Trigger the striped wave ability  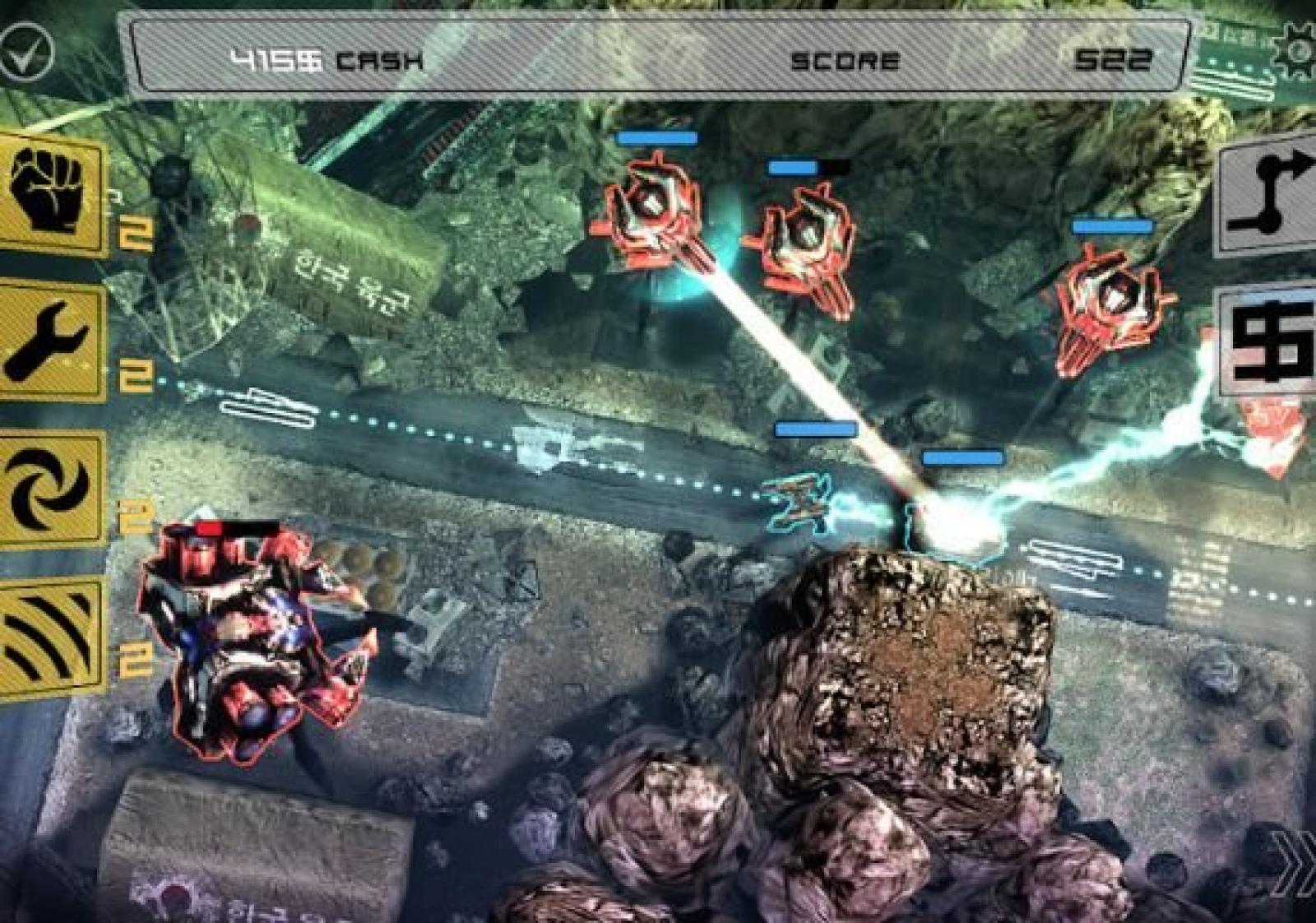[x=51, y=635]
